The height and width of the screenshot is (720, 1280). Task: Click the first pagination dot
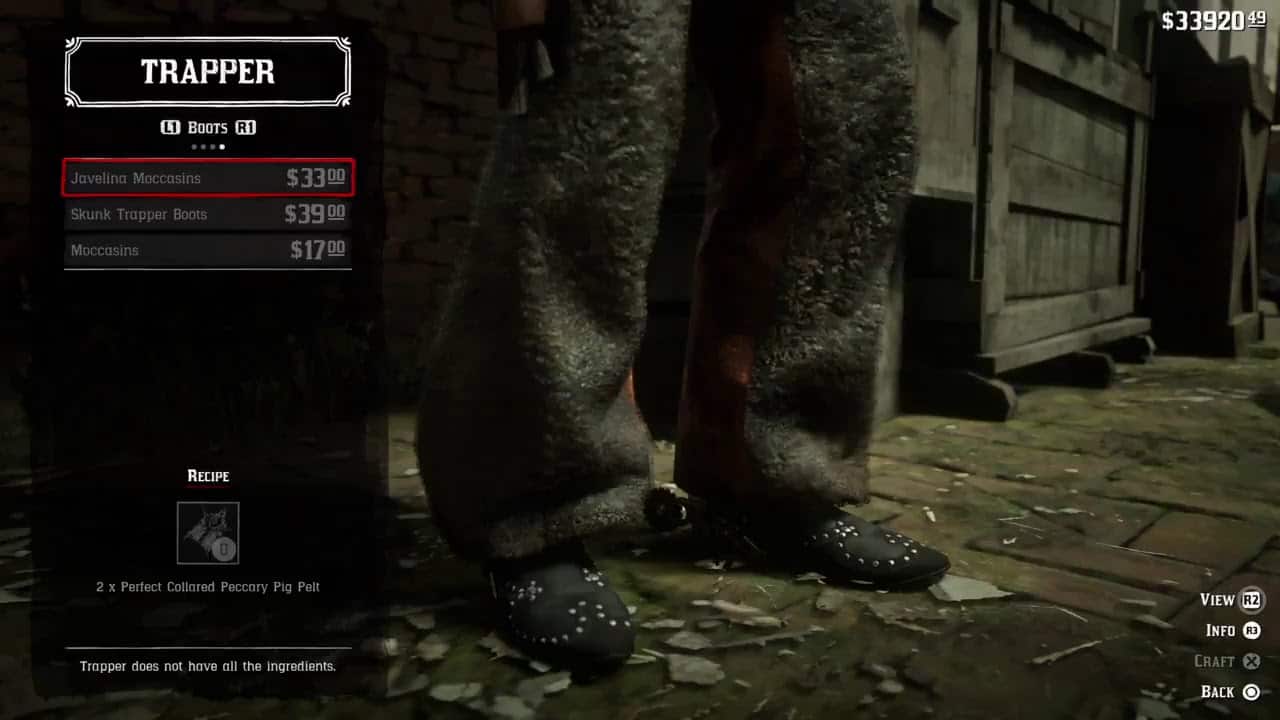[x=194, y=146]
